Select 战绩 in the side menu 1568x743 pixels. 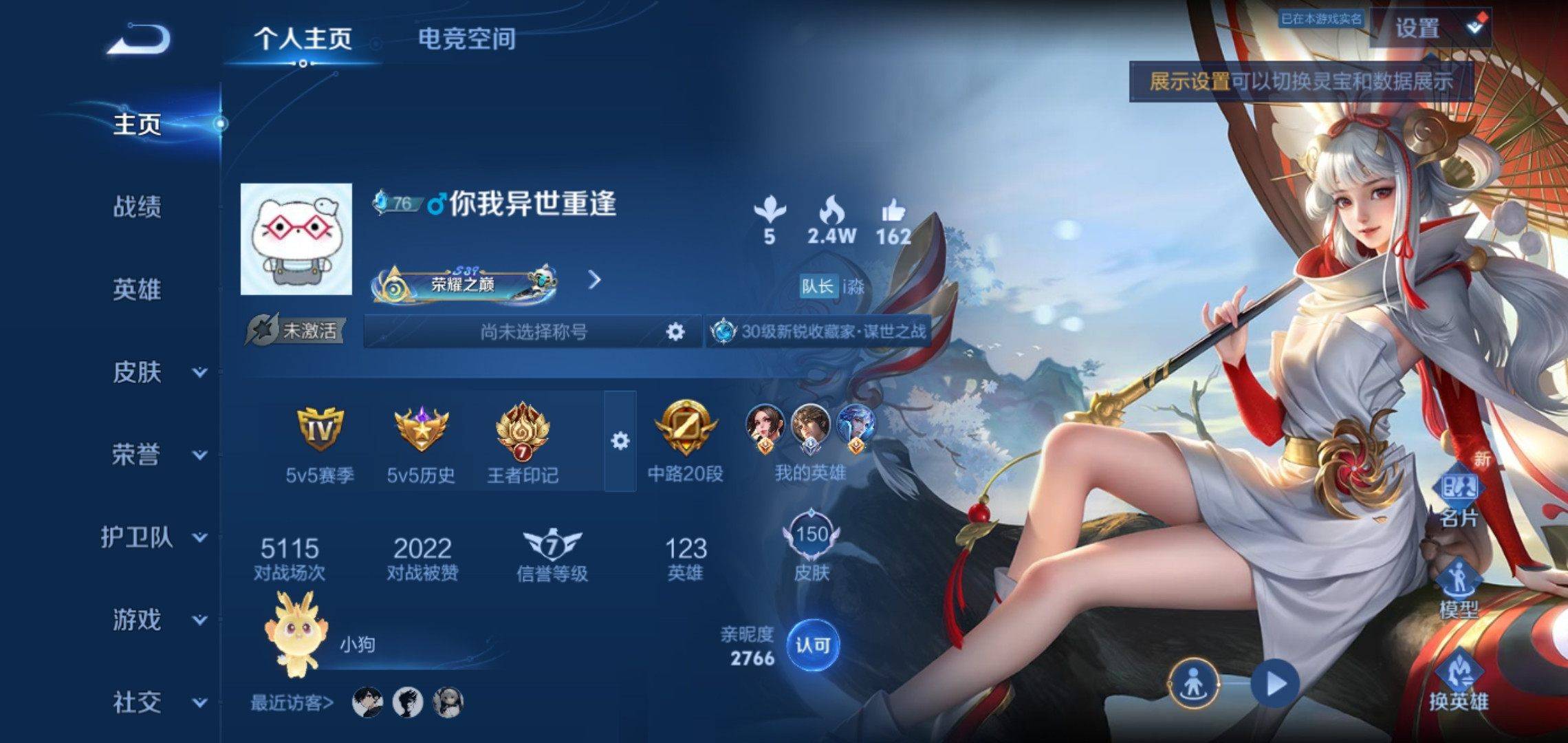(x=137, y=206)
